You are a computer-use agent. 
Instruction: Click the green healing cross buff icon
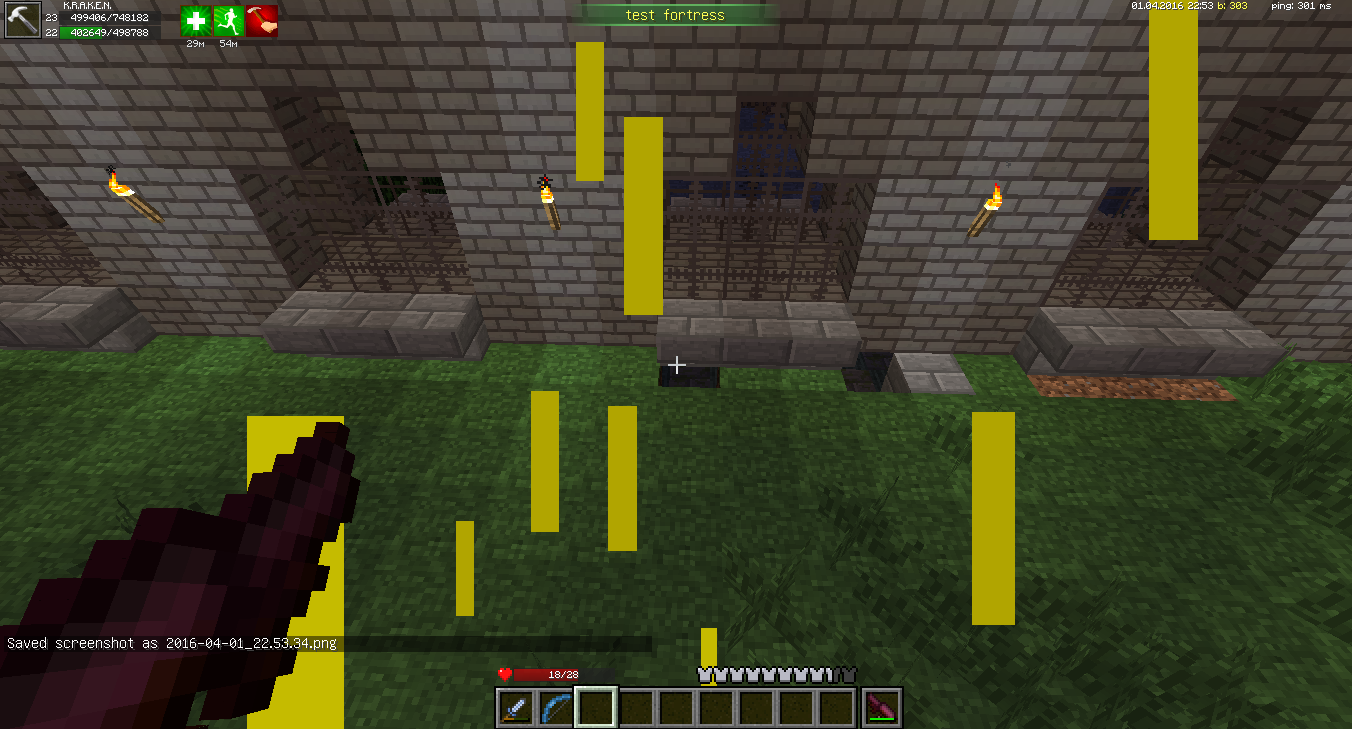(x=196, y=21)
